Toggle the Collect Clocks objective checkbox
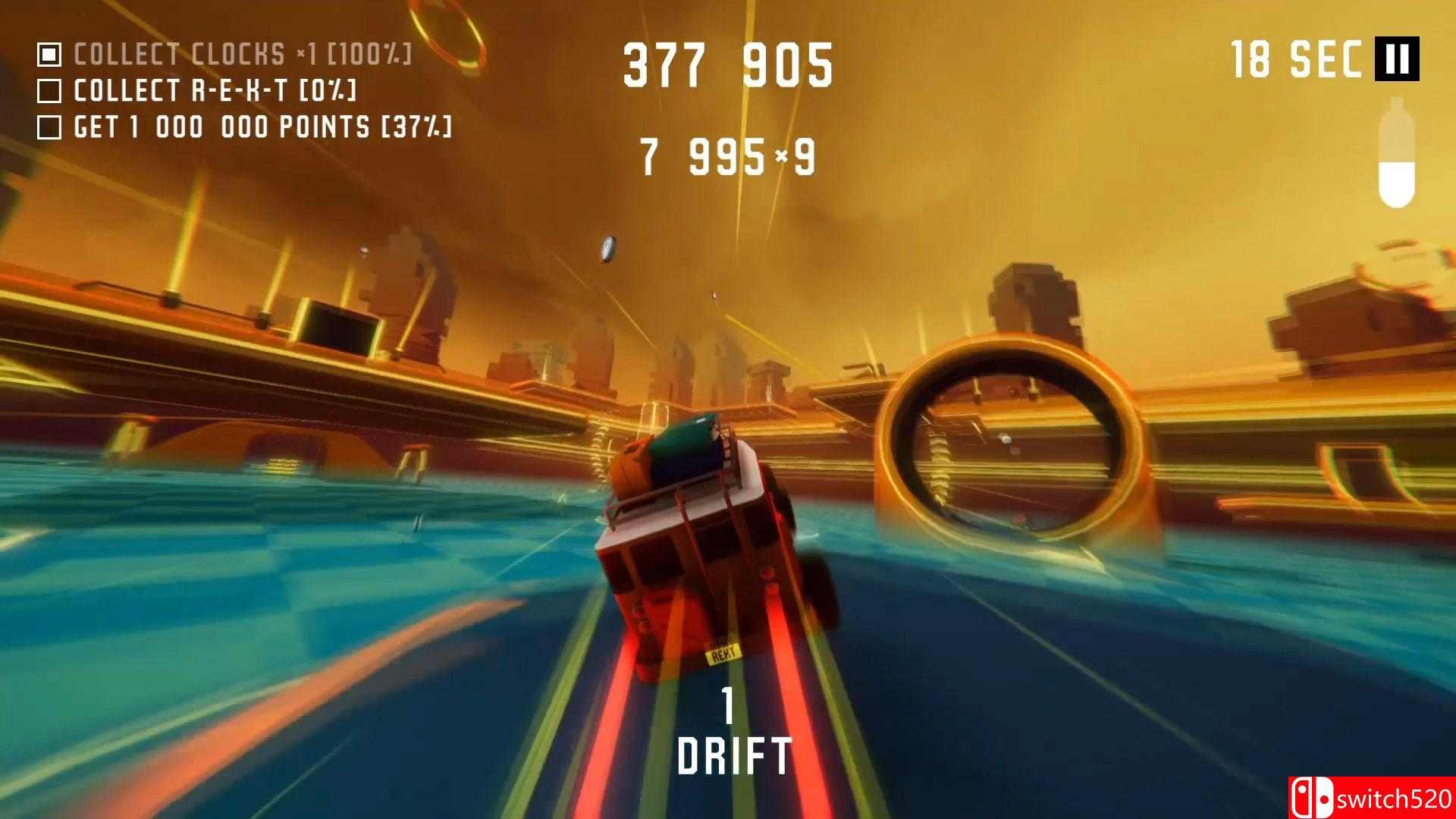Image resolution: width=1456 pixels, height=819 pixels. point(50,53)
